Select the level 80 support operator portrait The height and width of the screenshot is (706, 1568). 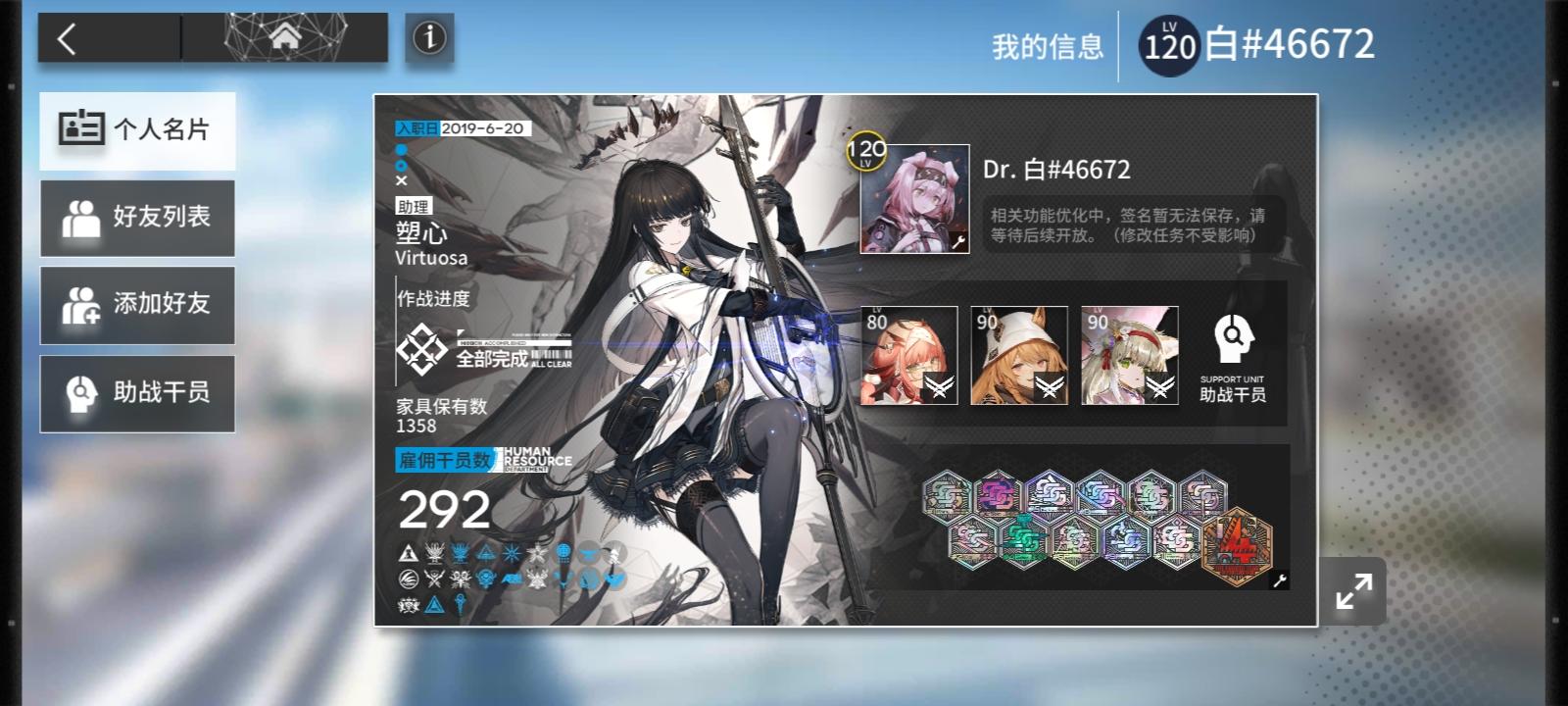click(x=910, y=355)
